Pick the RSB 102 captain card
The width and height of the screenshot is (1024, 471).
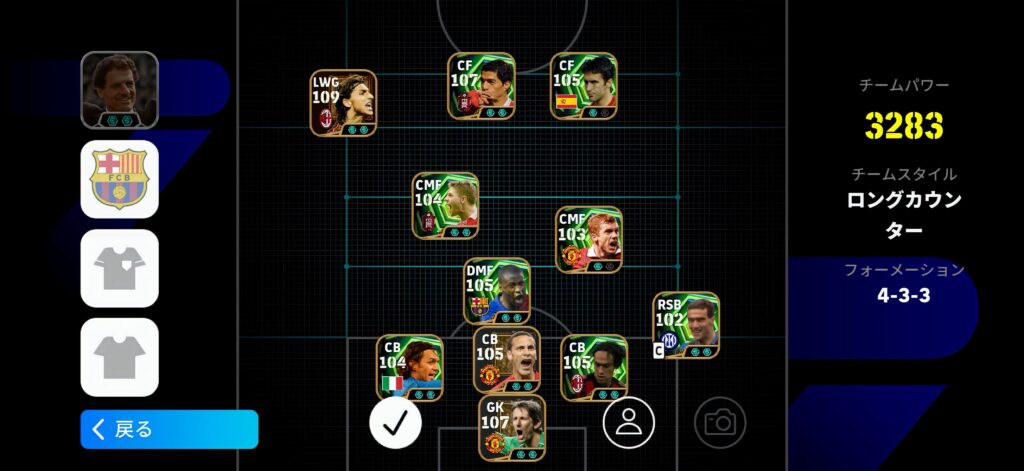pyautogui.click(x=685, y=326)
